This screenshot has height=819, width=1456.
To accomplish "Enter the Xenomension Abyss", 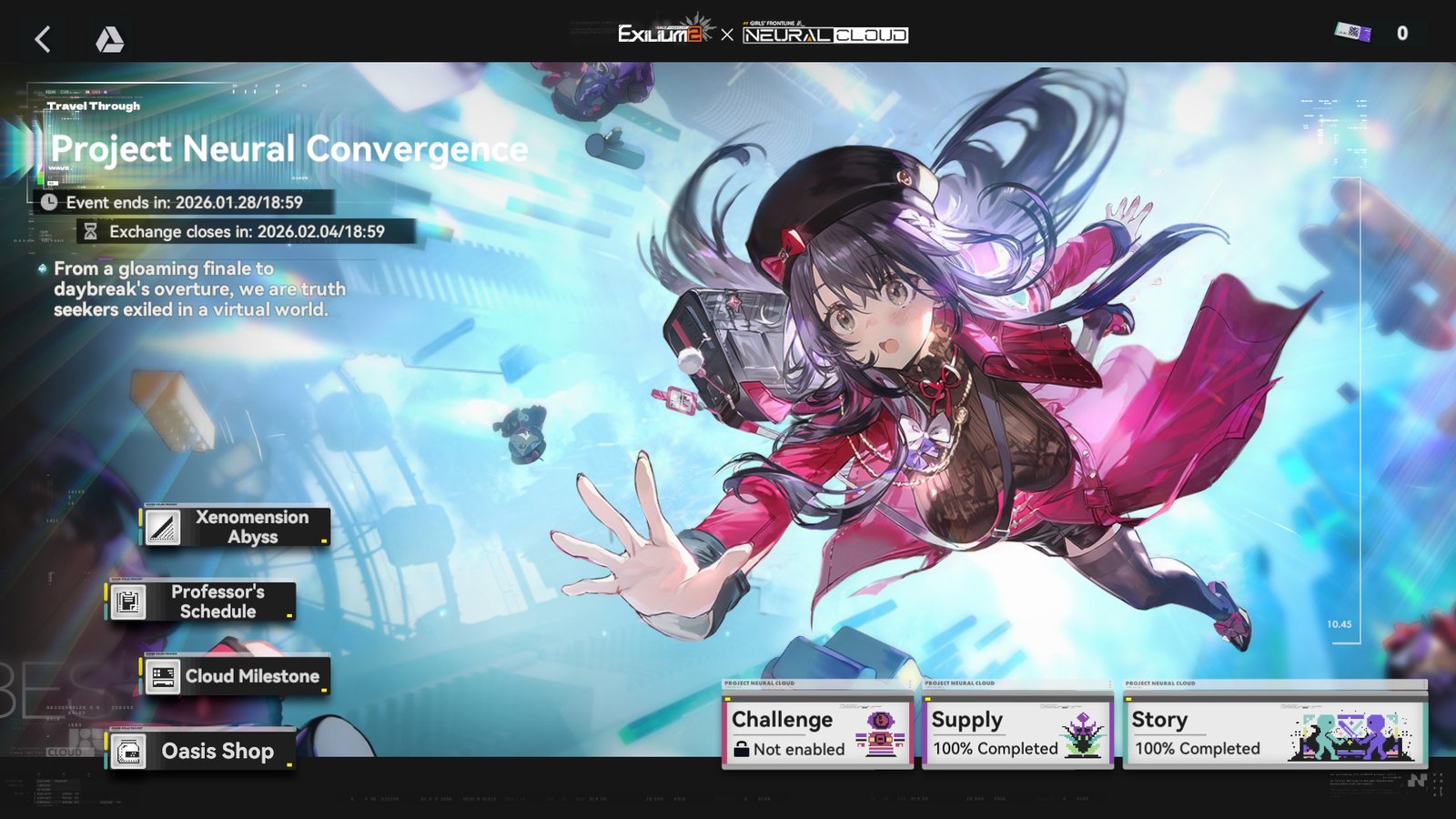I will pyautogui.click(x=252, y=526).
